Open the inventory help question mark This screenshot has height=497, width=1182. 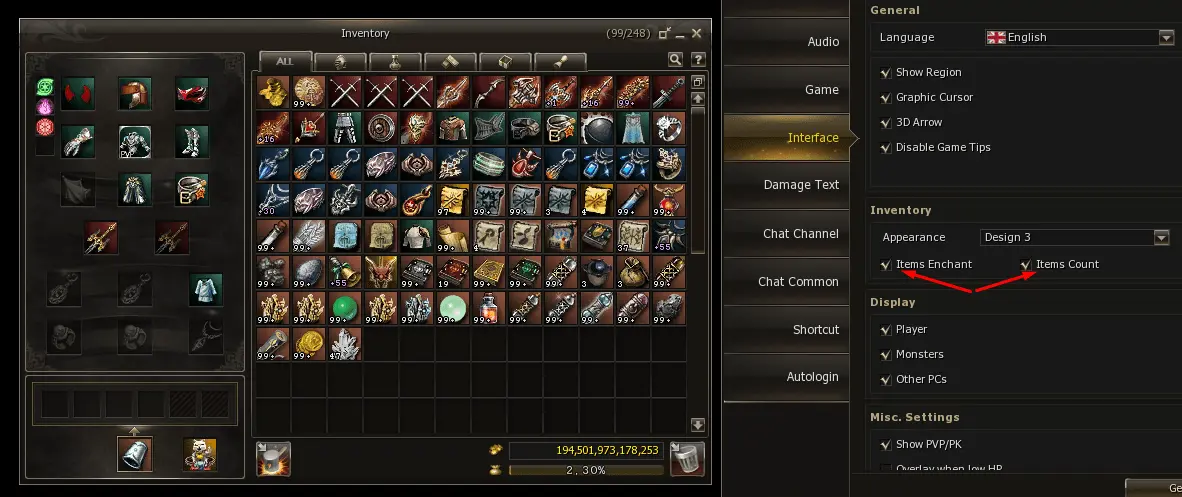(x=697, y=60)
